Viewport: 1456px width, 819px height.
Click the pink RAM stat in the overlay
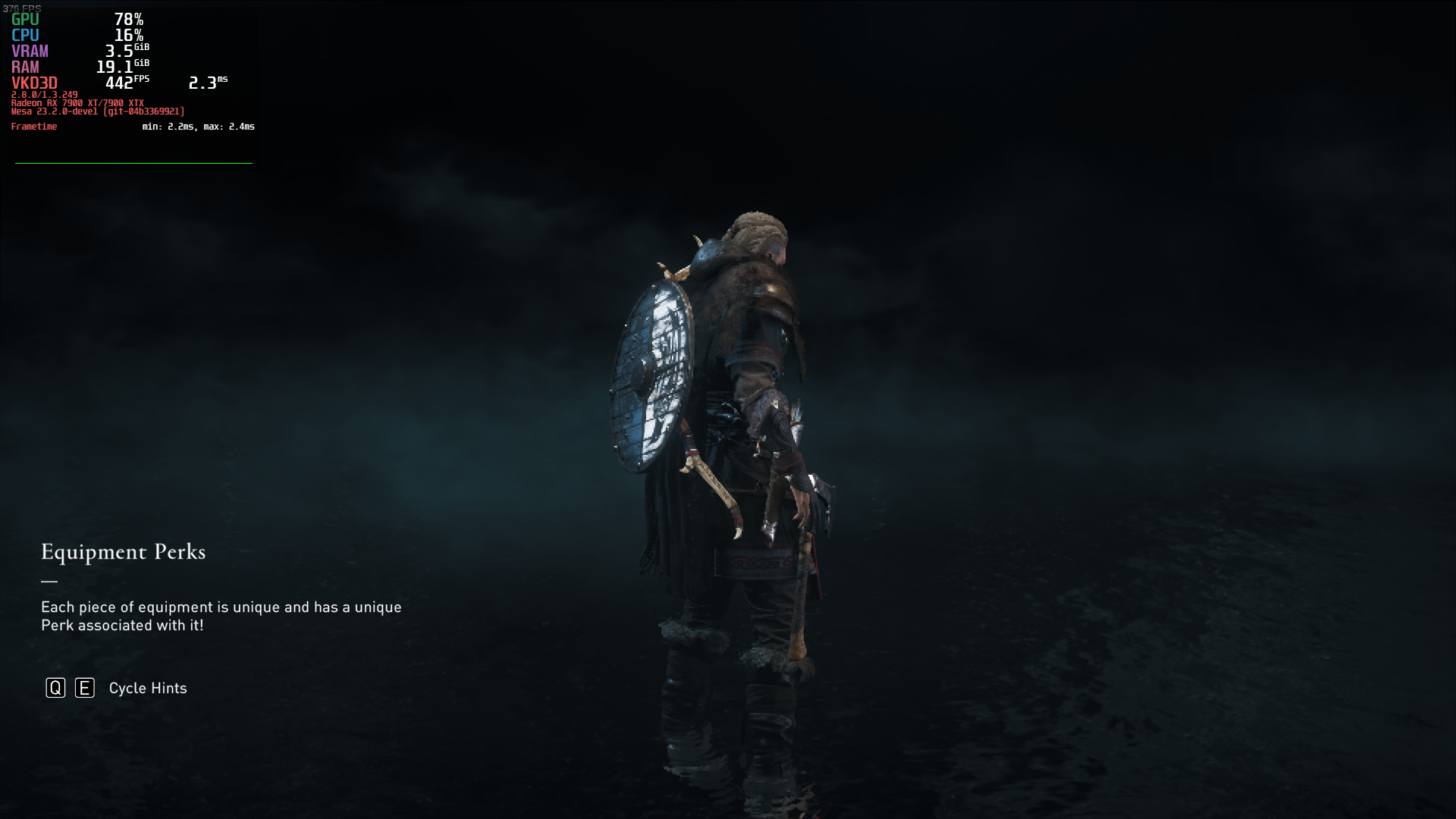tap(27, 67)
